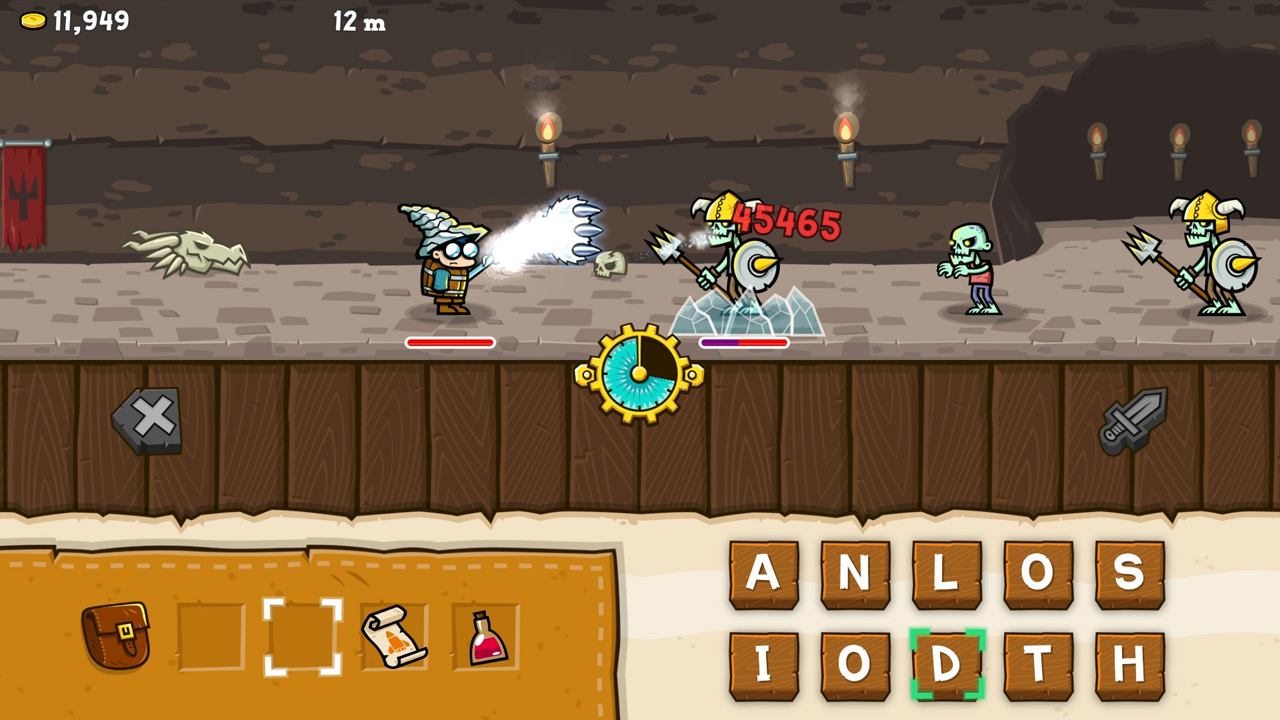This screenshot has width=1280, height=720.
Task: Open the inventory bag
Action: (x=117, y=636)
